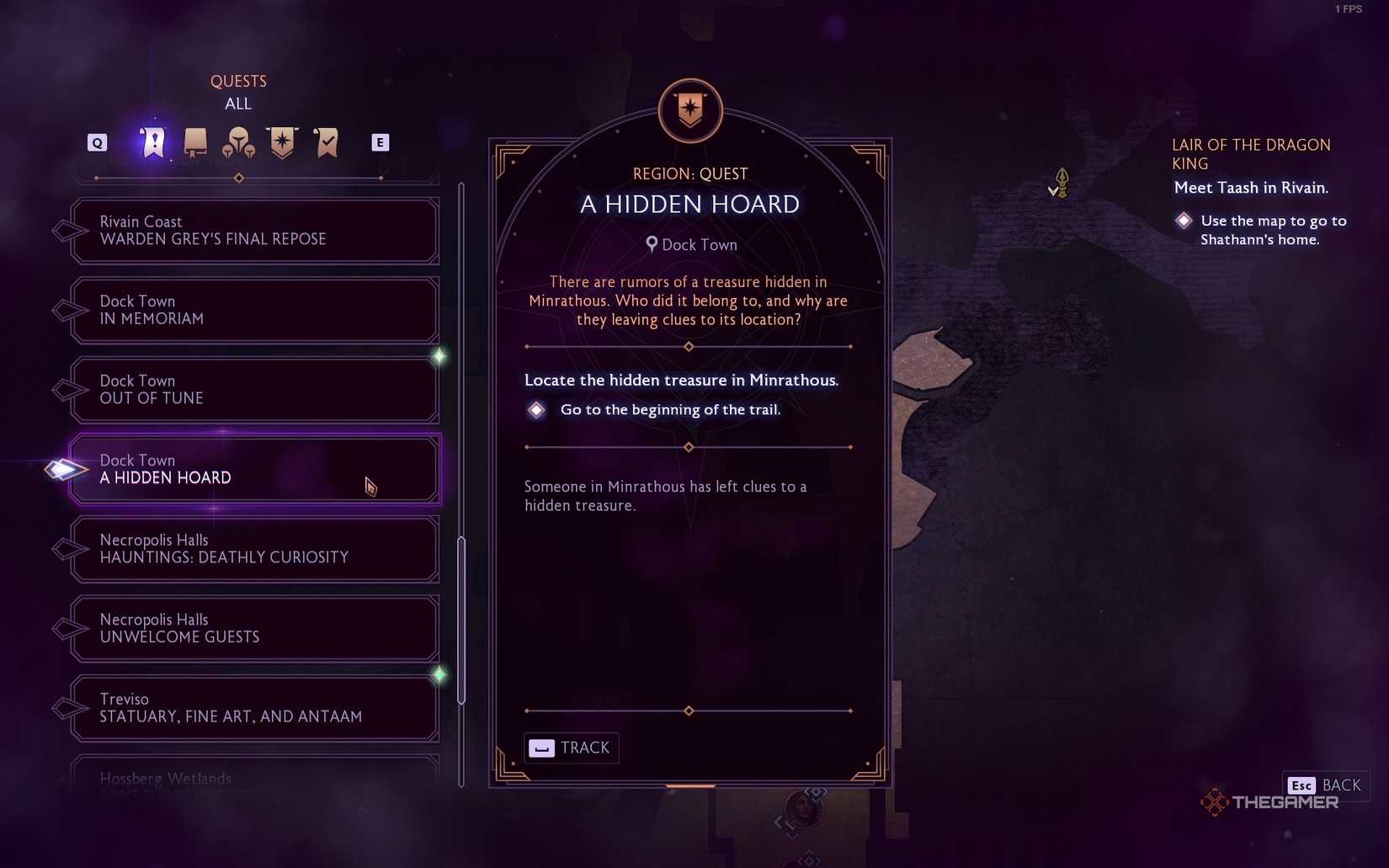The image size is (1389, 868).
Task: Select the Warden Grey's Final Repose quest
Action: tap(253, 231)
